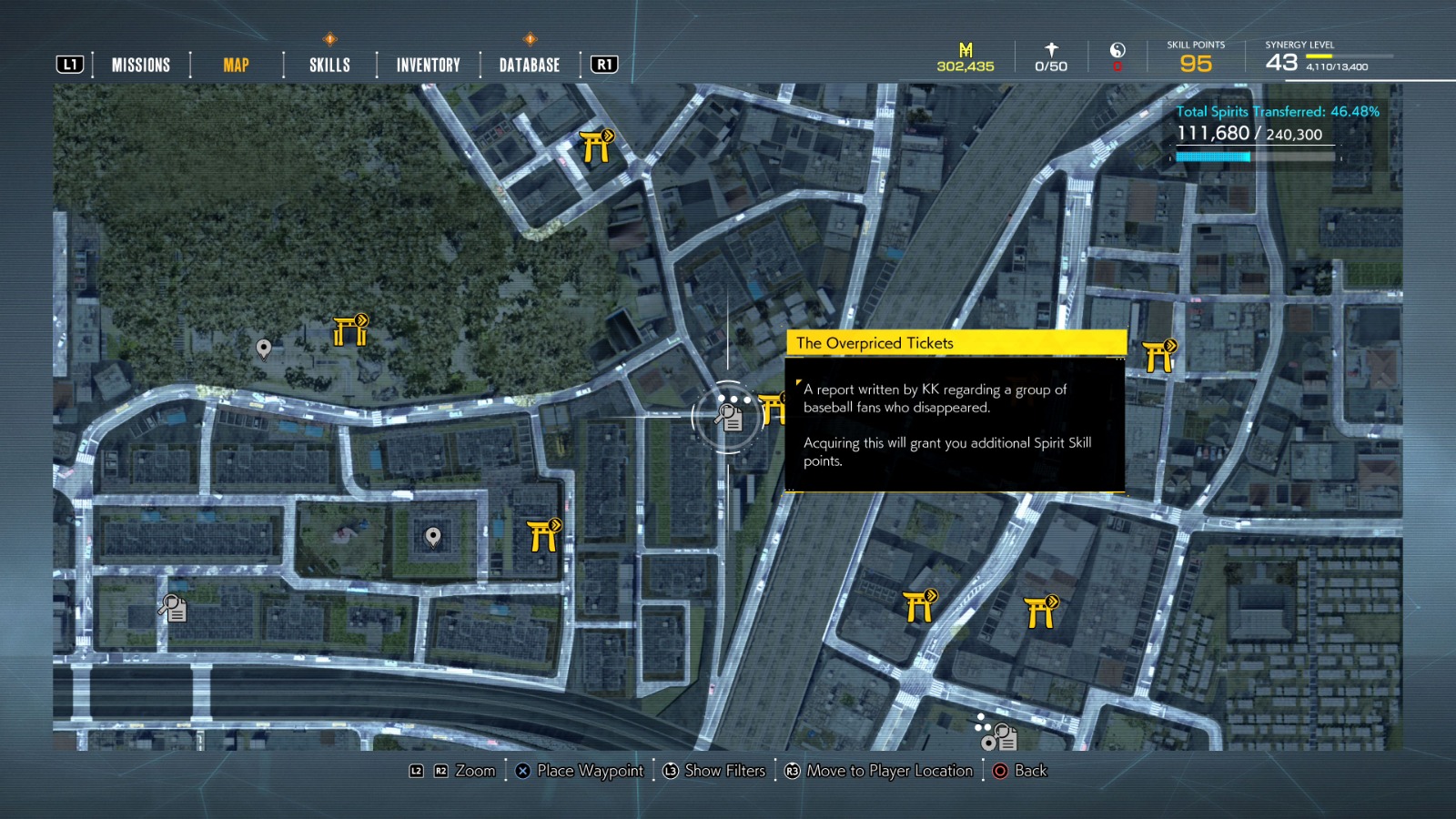Select the relic magnifying-glass icon on the lower-left map
The image size is (1456, 819).
click(172, 608)
